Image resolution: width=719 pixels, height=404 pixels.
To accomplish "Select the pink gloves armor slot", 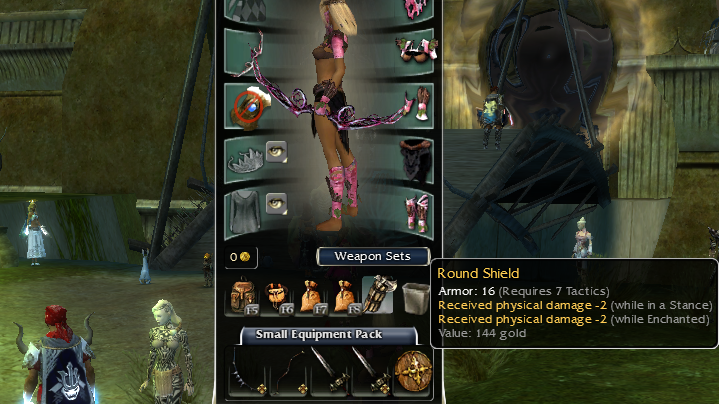I will [412, 104].
